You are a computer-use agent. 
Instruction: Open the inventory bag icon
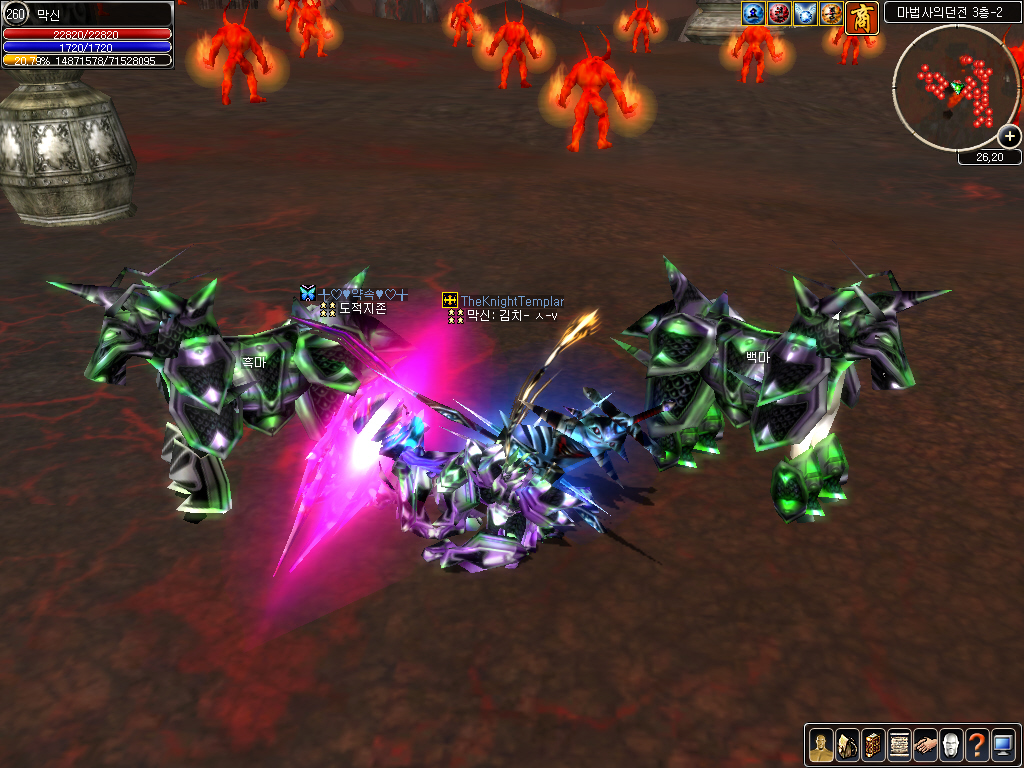click(847, 744)
